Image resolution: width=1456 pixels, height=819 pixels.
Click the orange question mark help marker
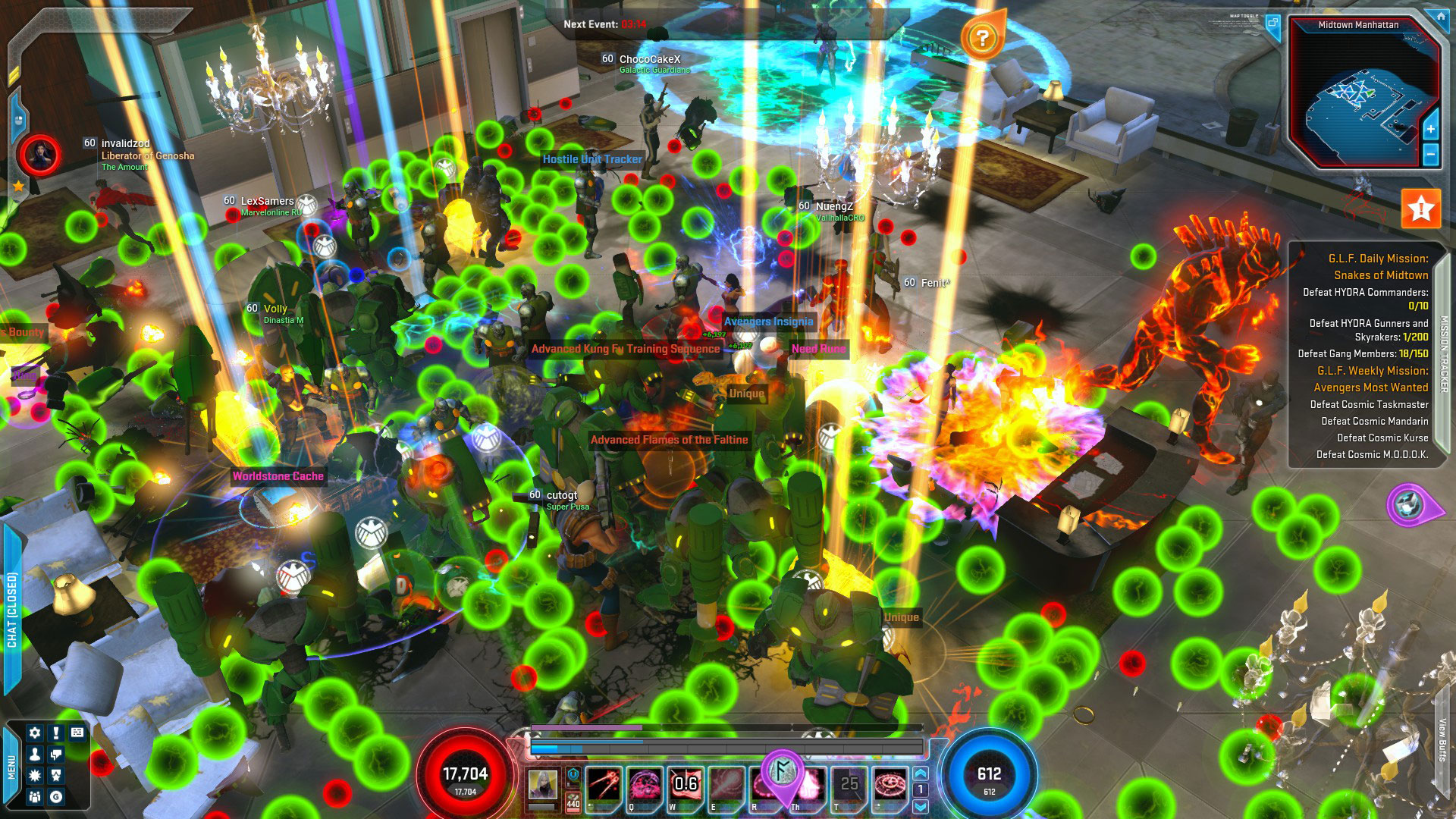pos(982,38)
